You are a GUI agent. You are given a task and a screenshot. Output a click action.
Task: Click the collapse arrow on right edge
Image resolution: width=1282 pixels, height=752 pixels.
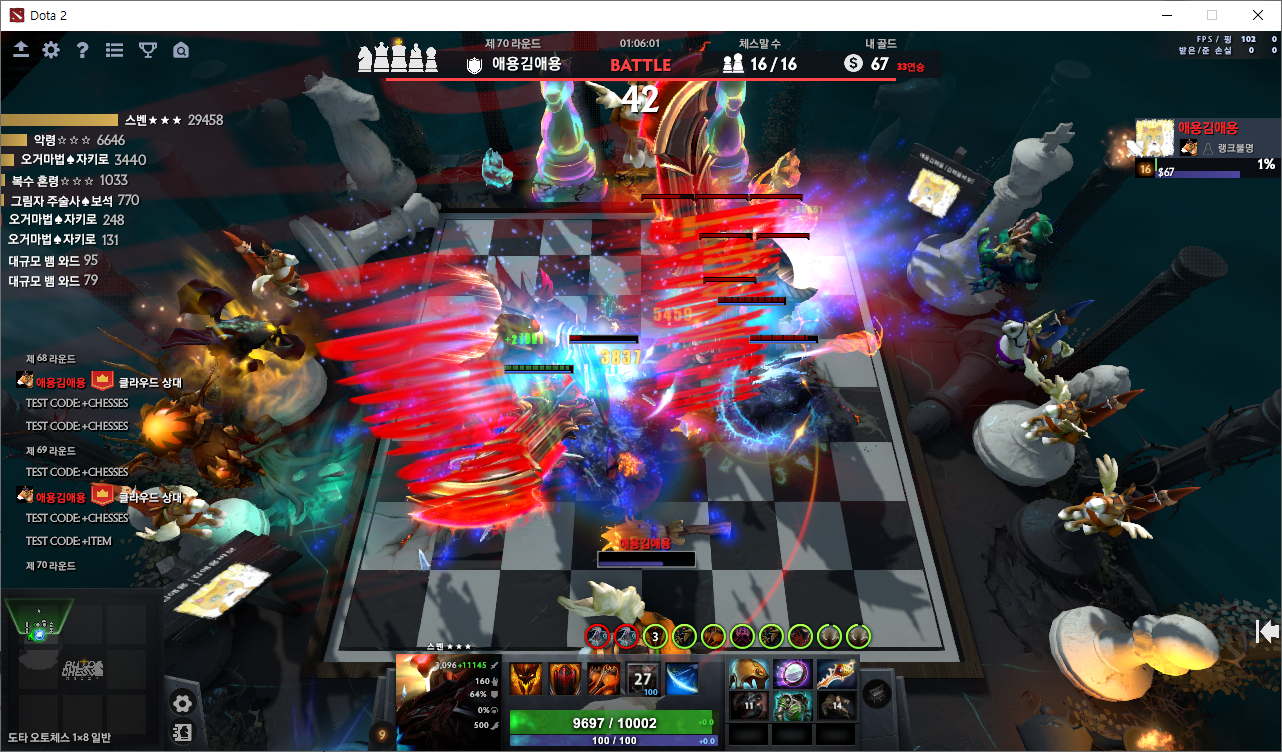pyautogui.click(x=1268, y=631)
